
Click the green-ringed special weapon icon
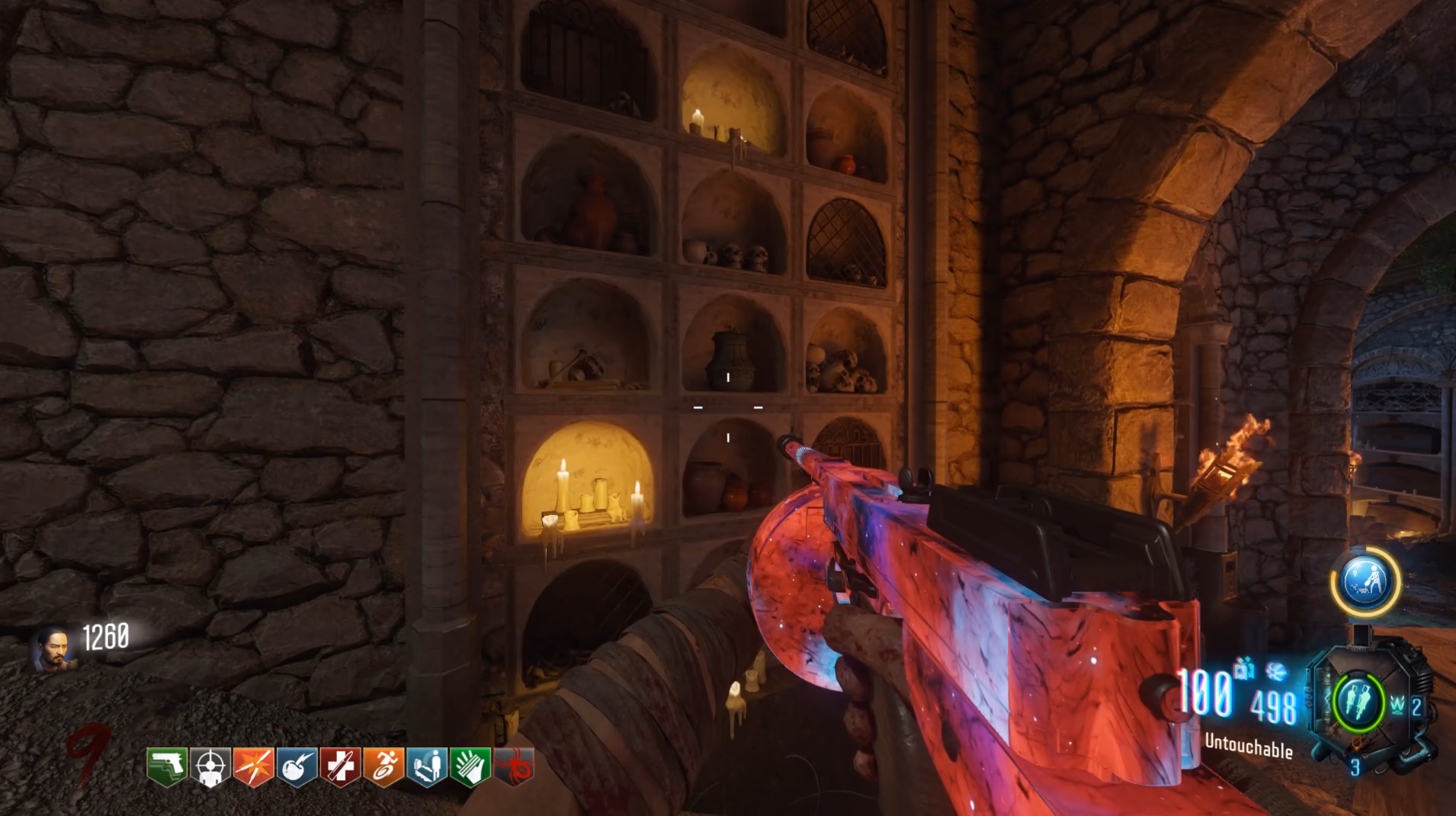(1359, 700)
